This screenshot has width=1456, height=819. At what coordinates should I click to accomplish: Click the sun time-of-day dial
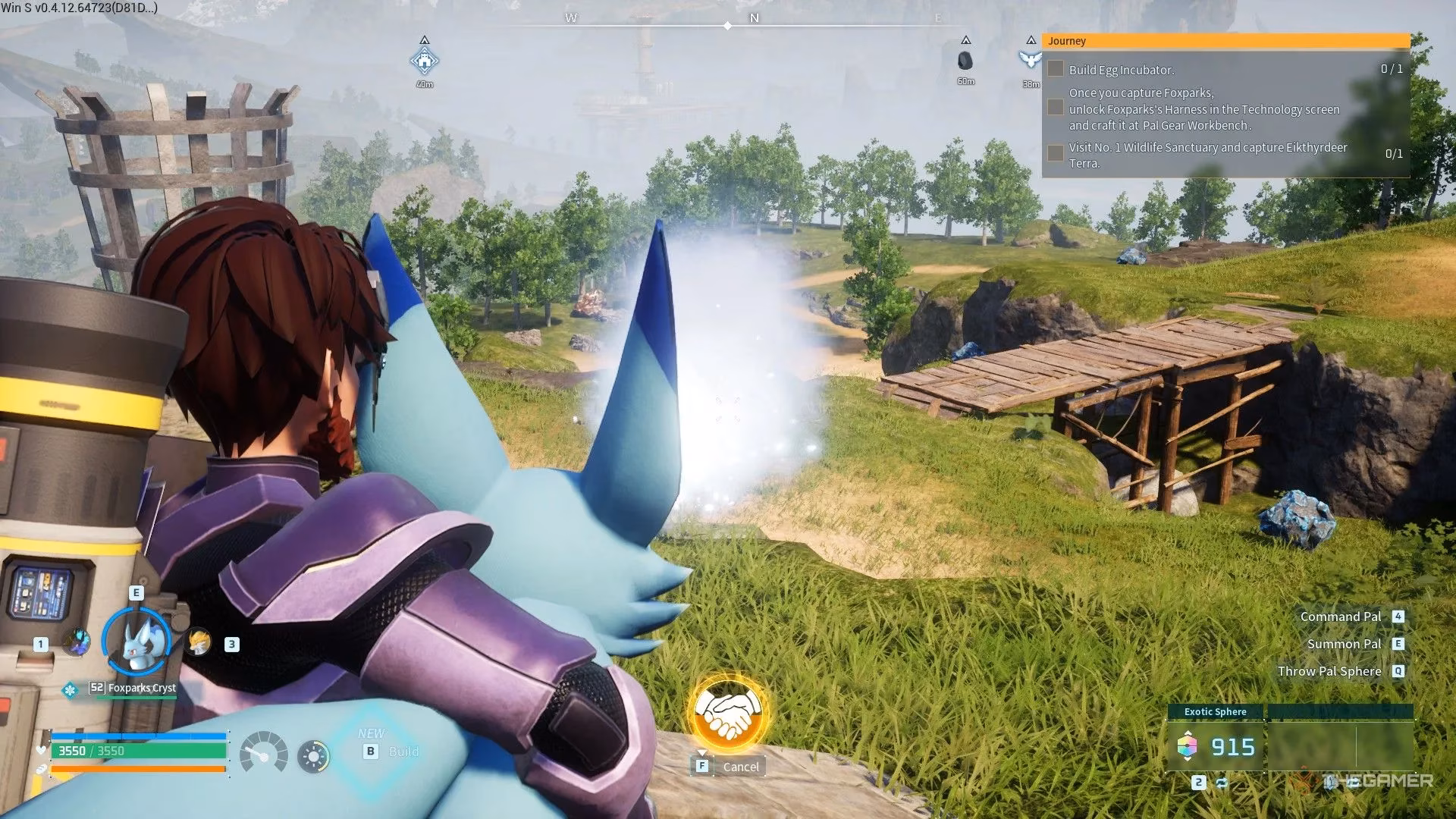(313, 756)
